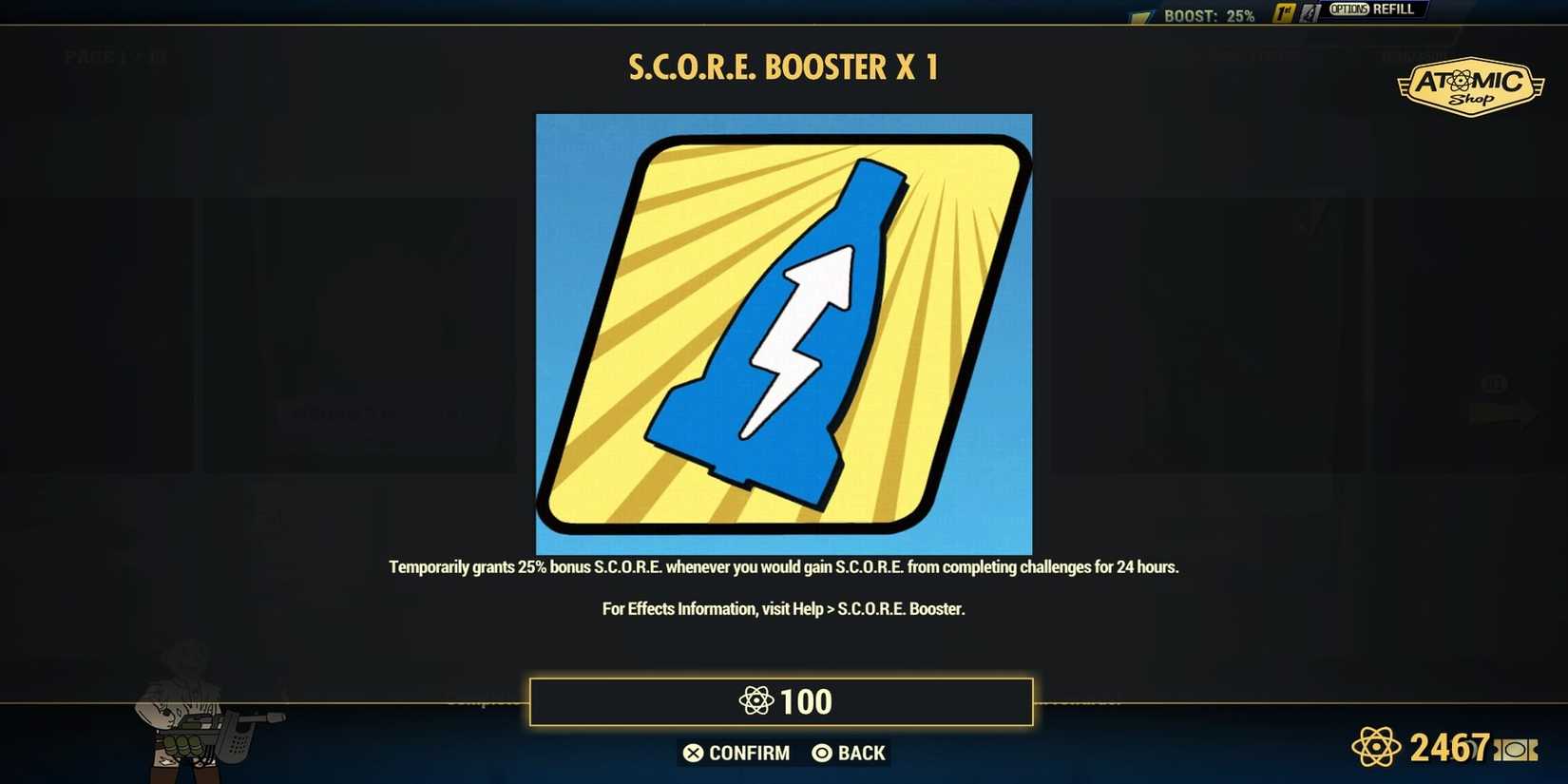This screenshot has width=1568, height=784.
Task: Click the REFILL option in the top bar
Action: coord(1394,10)
